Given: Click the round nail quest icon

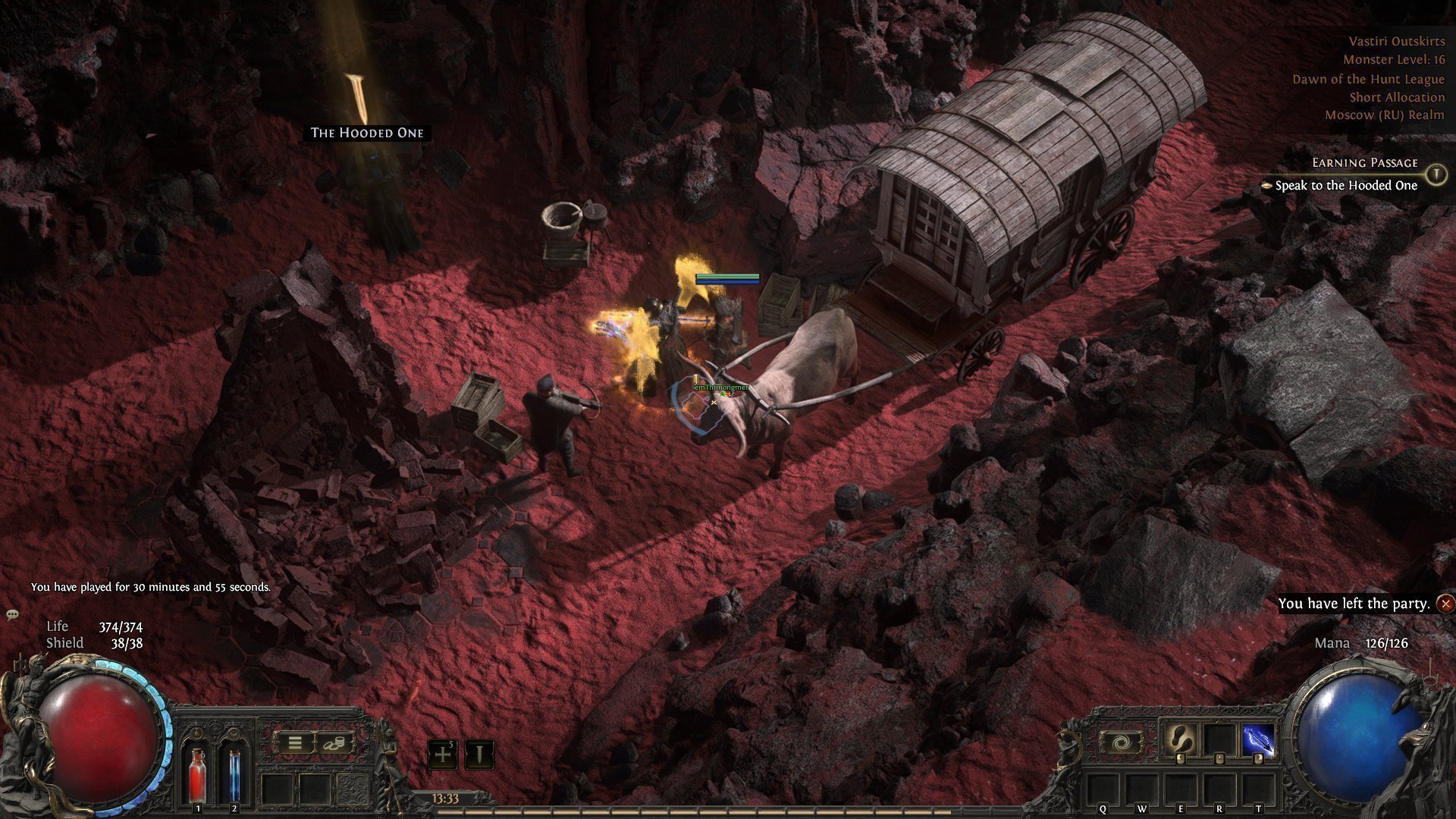Looking at the screenshot, I should point(1436,174).
